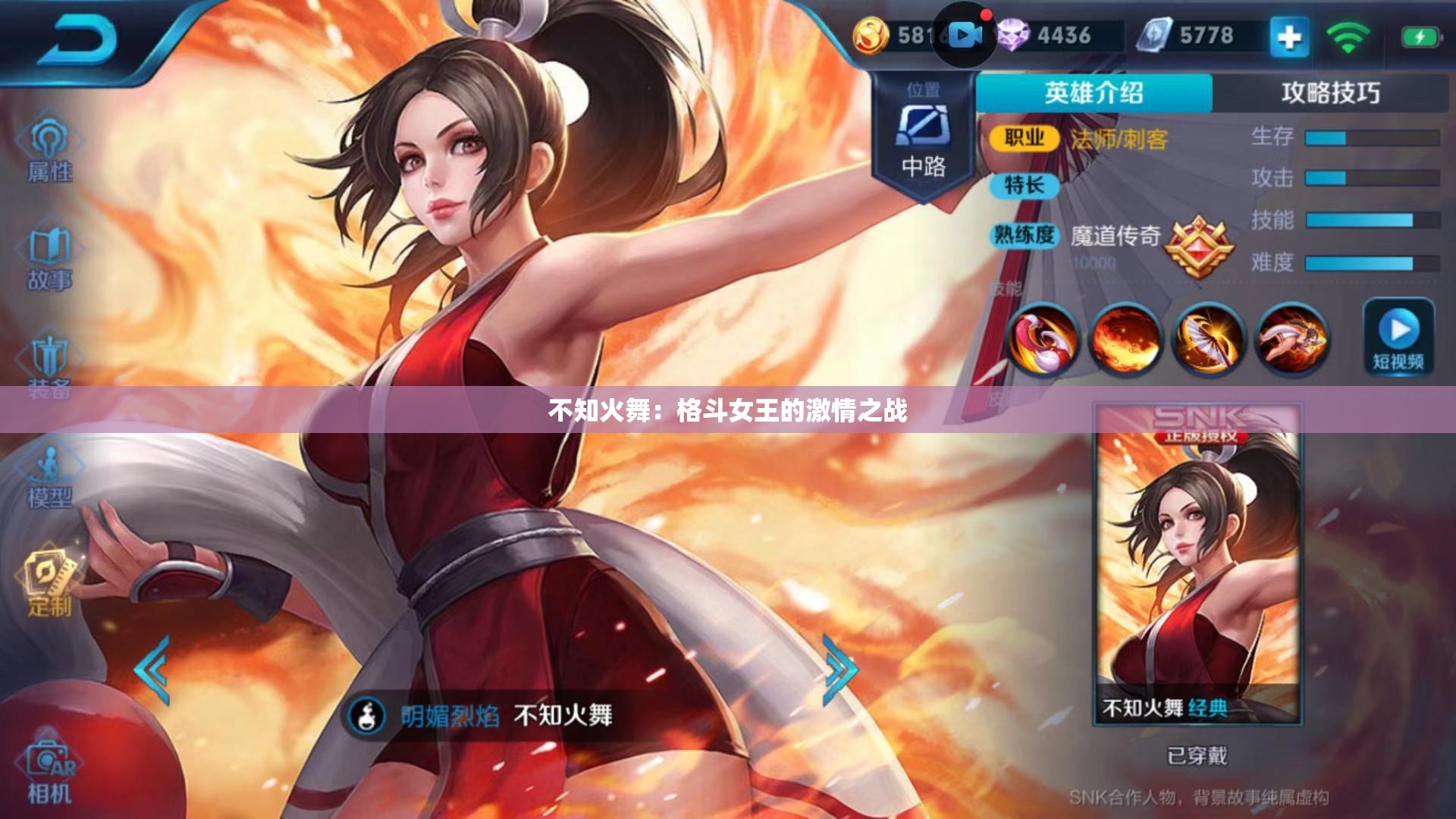Screen dimensions: 1456x819
Task: Select the 英雄介绍 tab
Action: [x=1094, y=89]
